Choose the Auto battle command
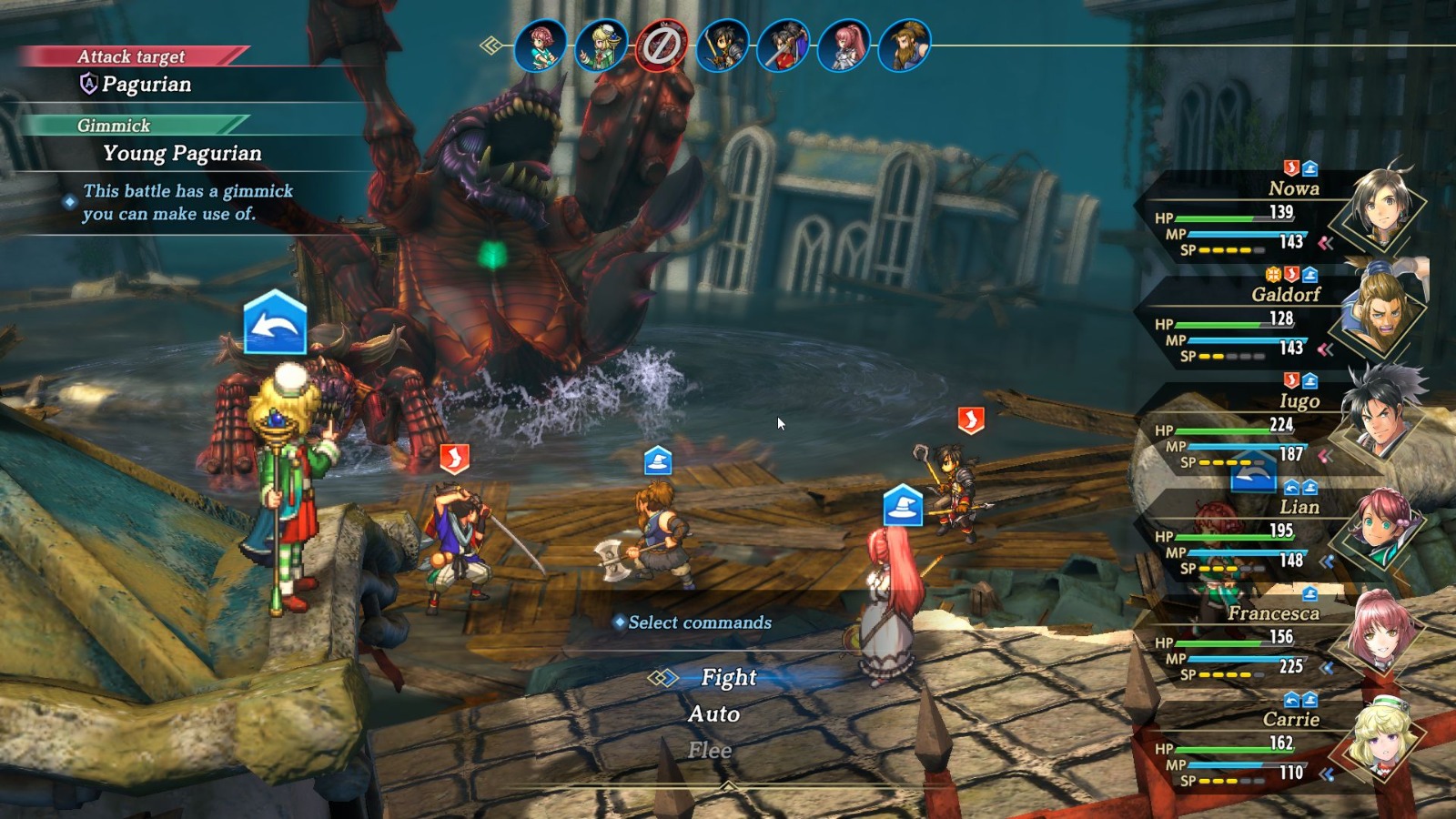The width and height of the screenshot is (1456, 819). pyautogui.click(x=713, y=714)
